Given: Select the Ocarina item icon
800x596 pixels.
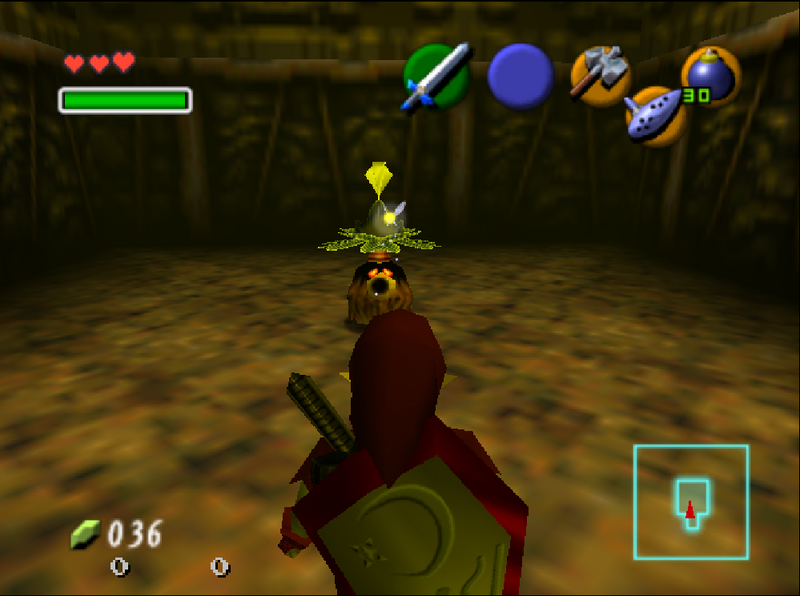Looking at the screenshot, I should (x=655, y=114).
